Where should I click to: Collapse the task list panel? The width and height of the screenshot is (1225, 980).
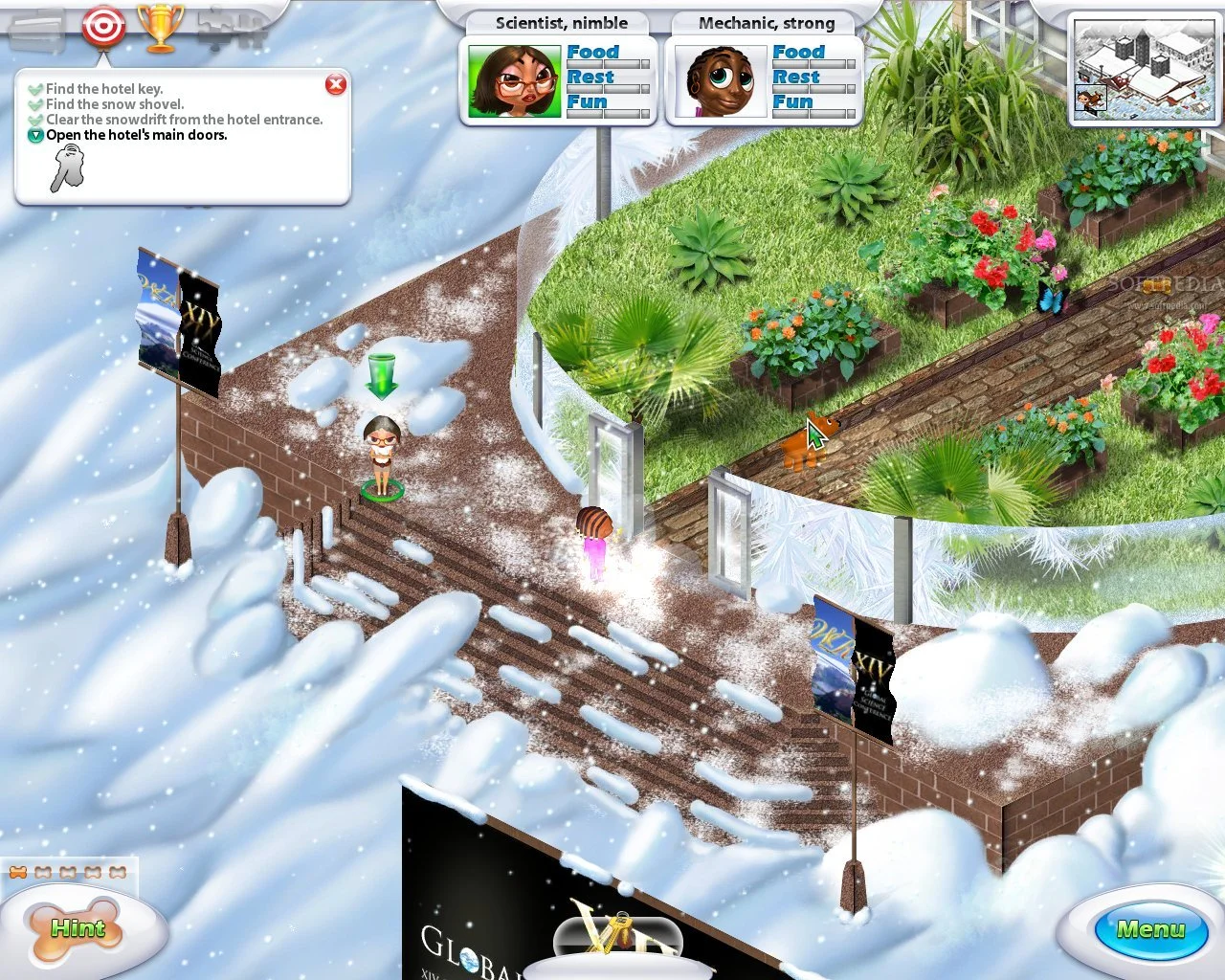[x=336, y=84]
